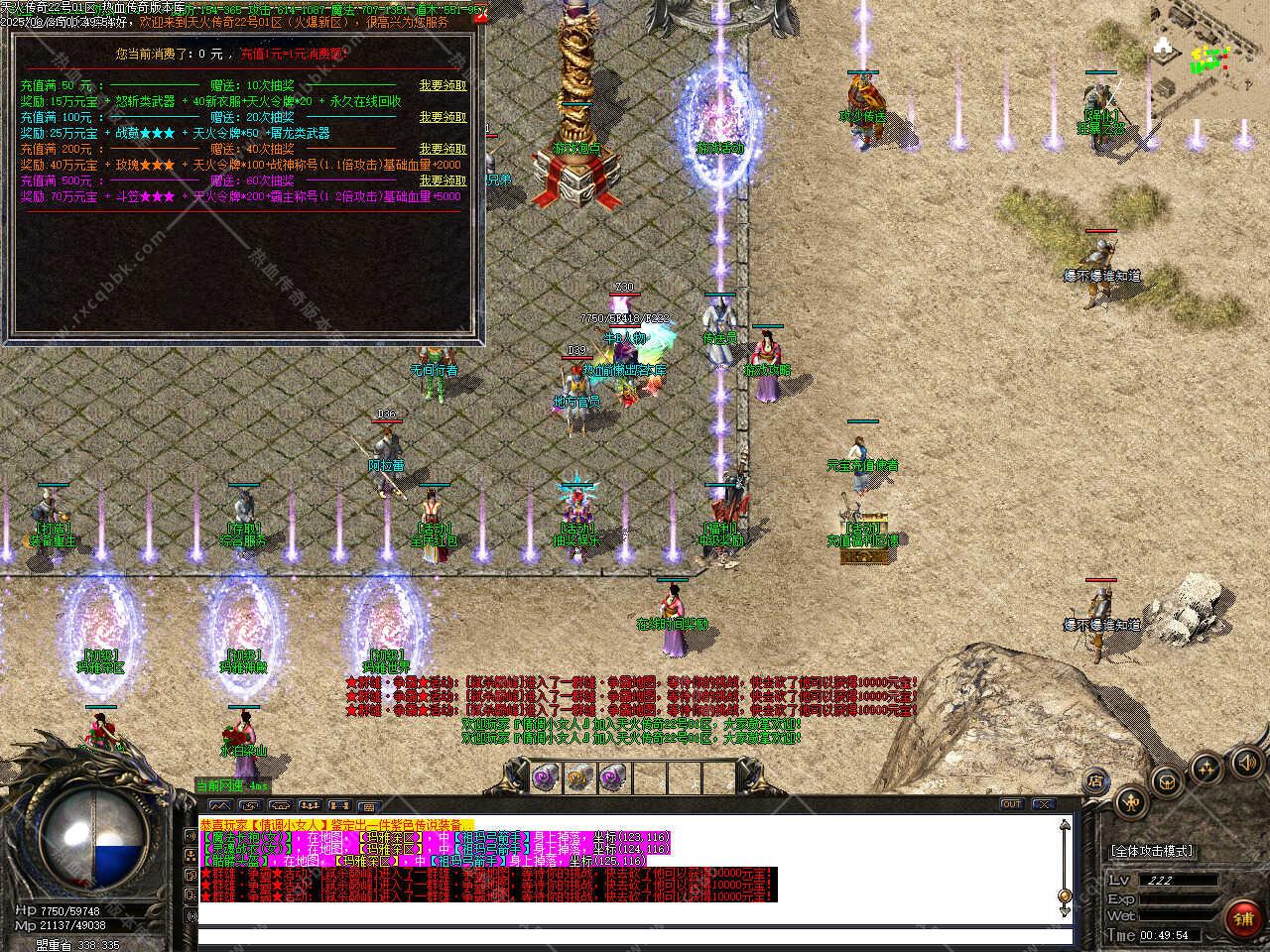
Task: Click the OUT button above chat
Action: [x=1012, y=804]
